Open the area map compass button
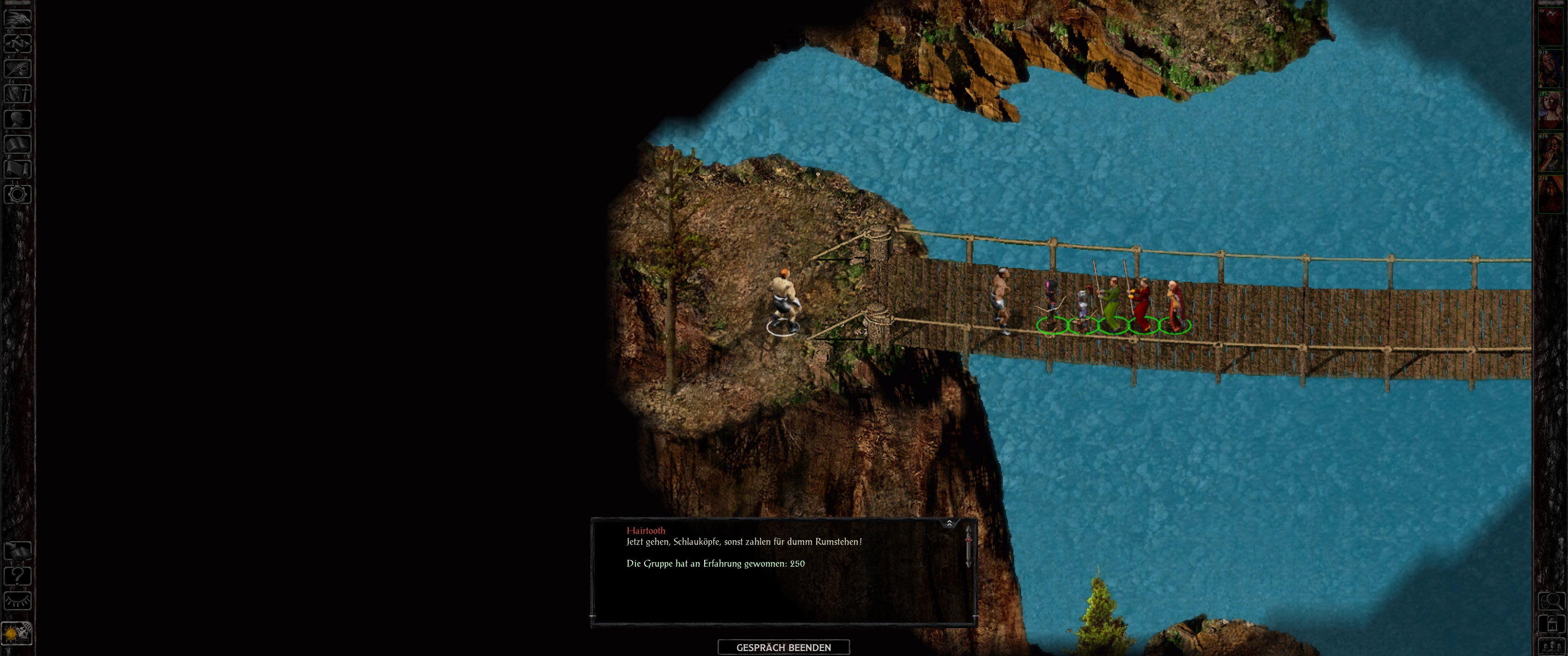Image resolution: width=1568 pixels, height=656 pixels. coord(18,43)
